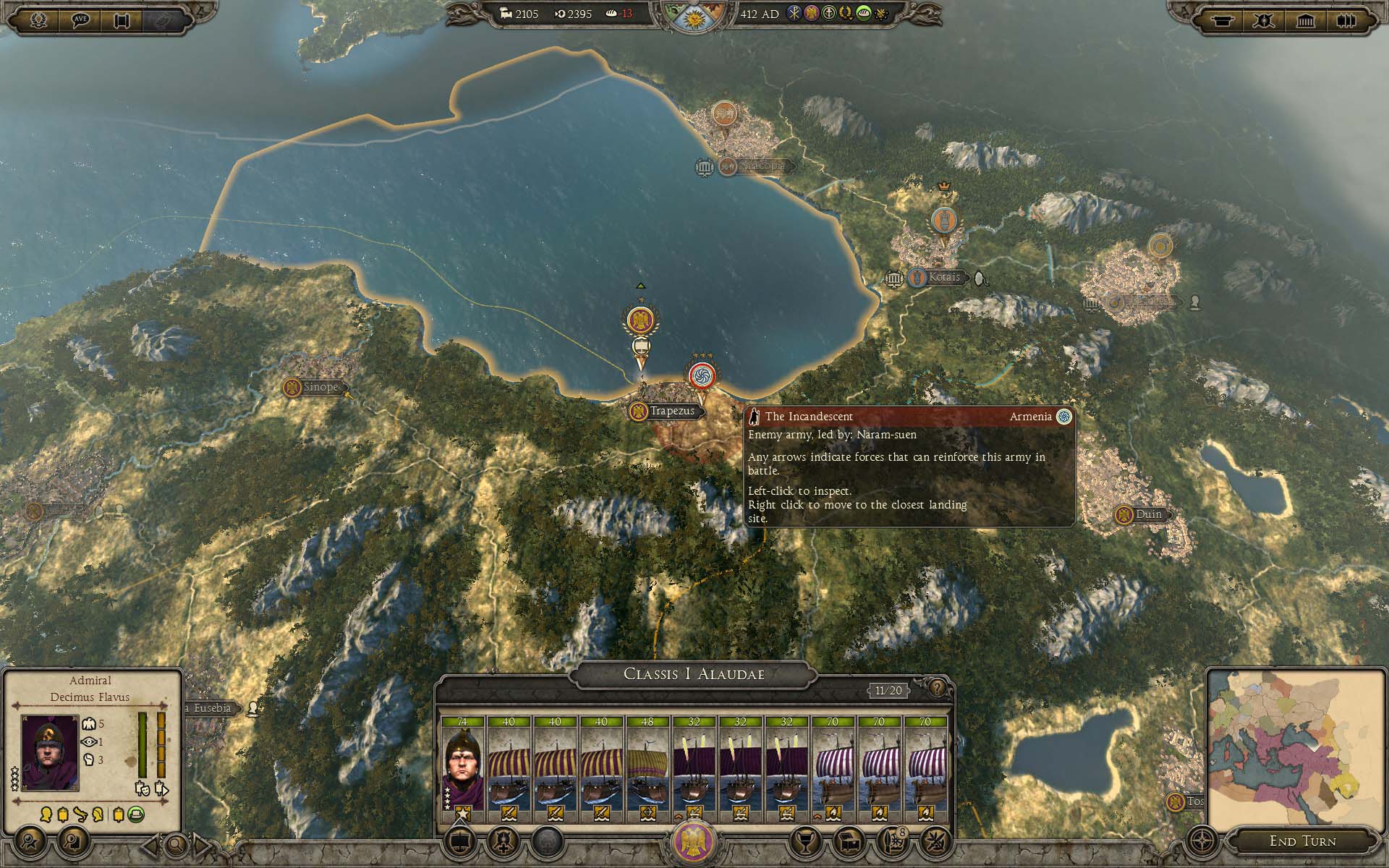Click the AVE speech bubble button
The width and height of the screenshot is (1389, 868).
pos(80,20)
